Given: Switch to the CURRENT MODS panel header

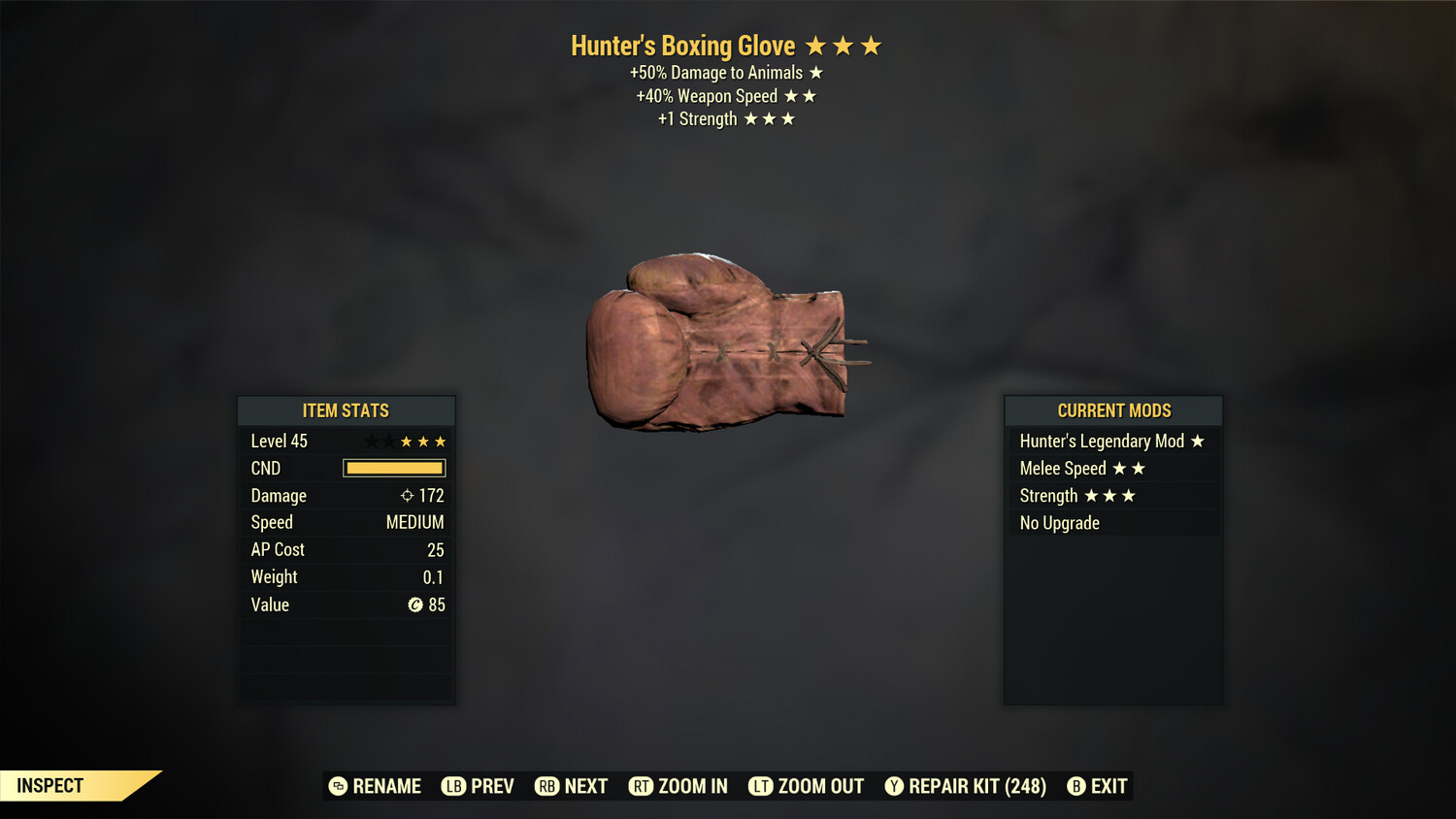Looking at the screenshot, I should 1112,409.
